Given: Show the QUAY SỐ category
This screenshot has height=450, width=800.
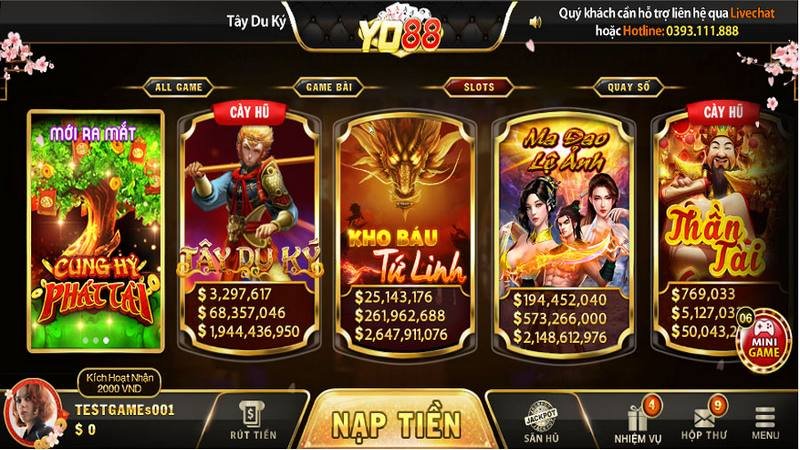Looking at the screenshot, I should click(628, 87).
